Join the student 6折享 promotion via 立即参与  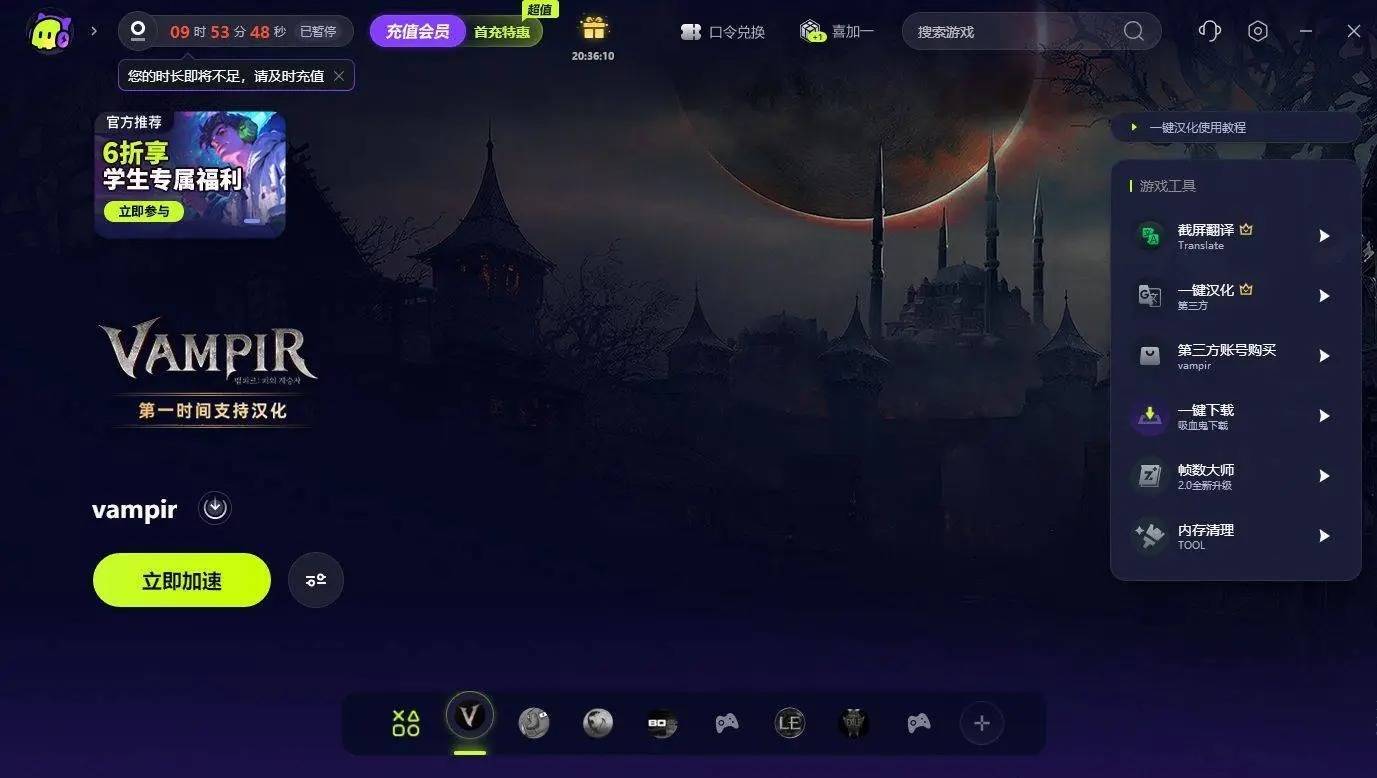click(144, 212)
